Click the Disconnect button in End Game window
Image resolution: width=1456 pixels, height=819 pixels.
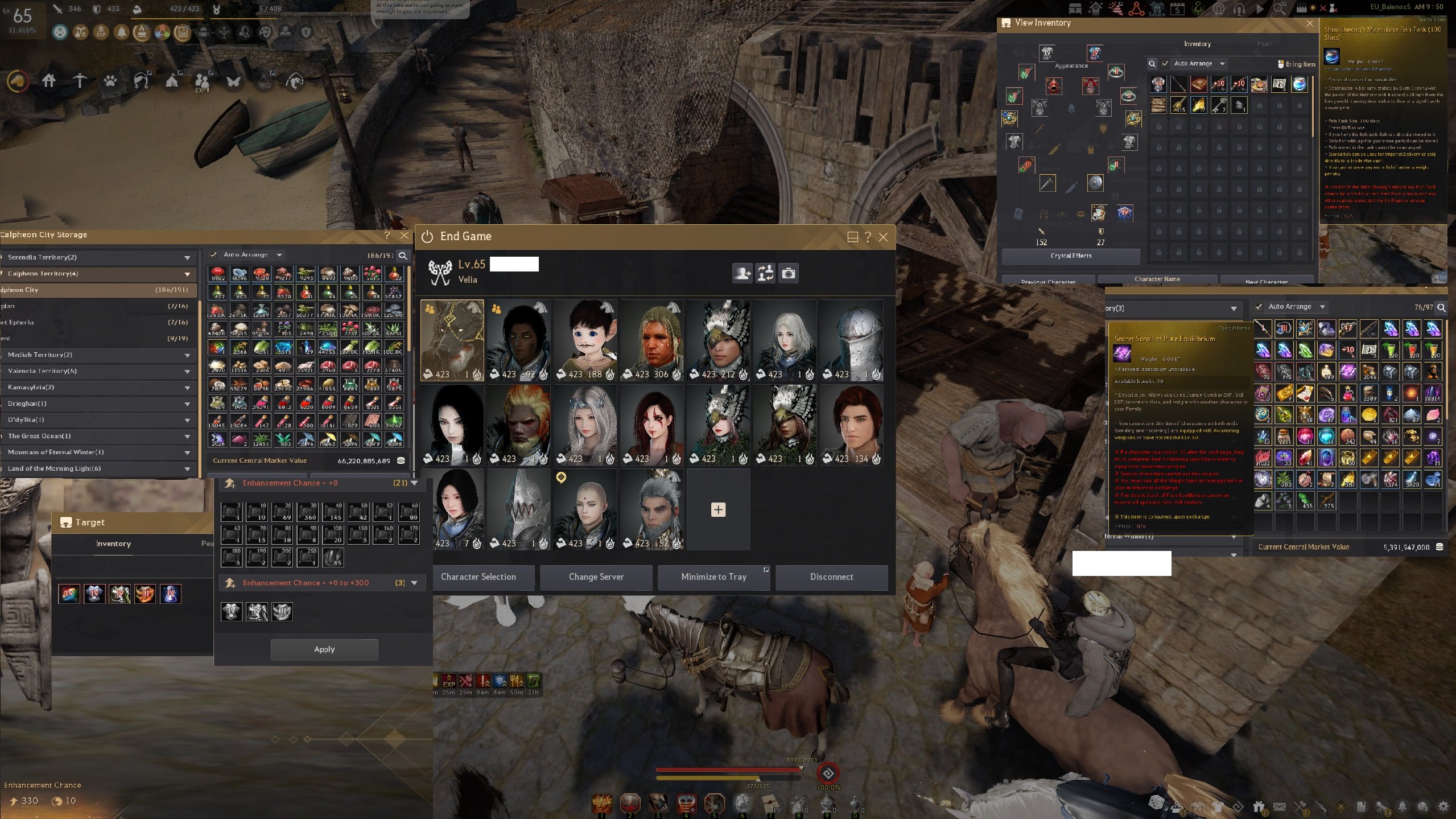pyautogui.click(x=831, y=577)
